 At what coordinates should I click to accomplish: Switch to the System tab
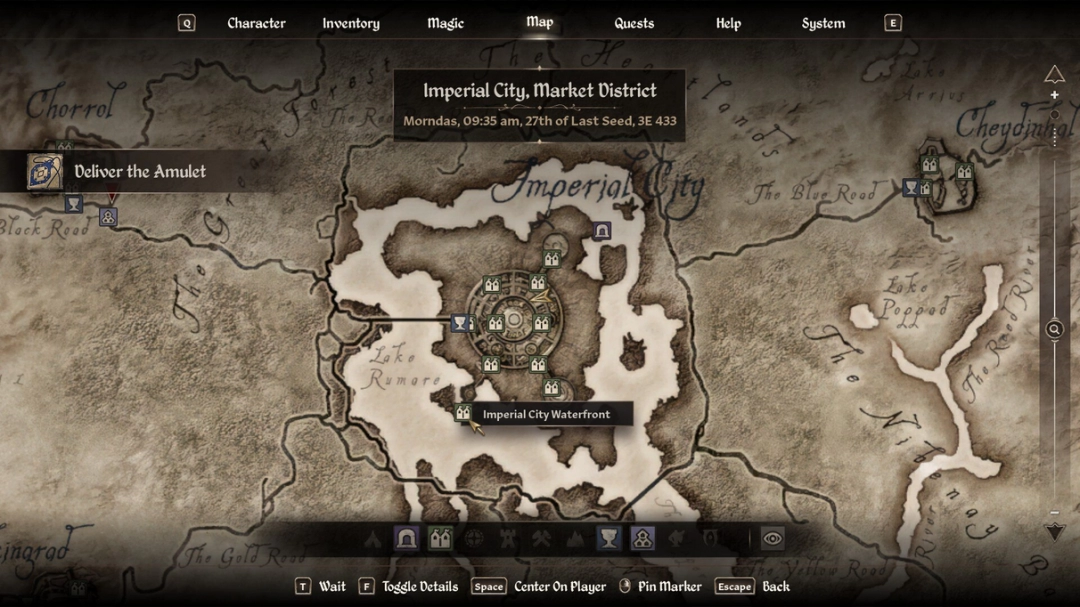click(x=823, y=23)
